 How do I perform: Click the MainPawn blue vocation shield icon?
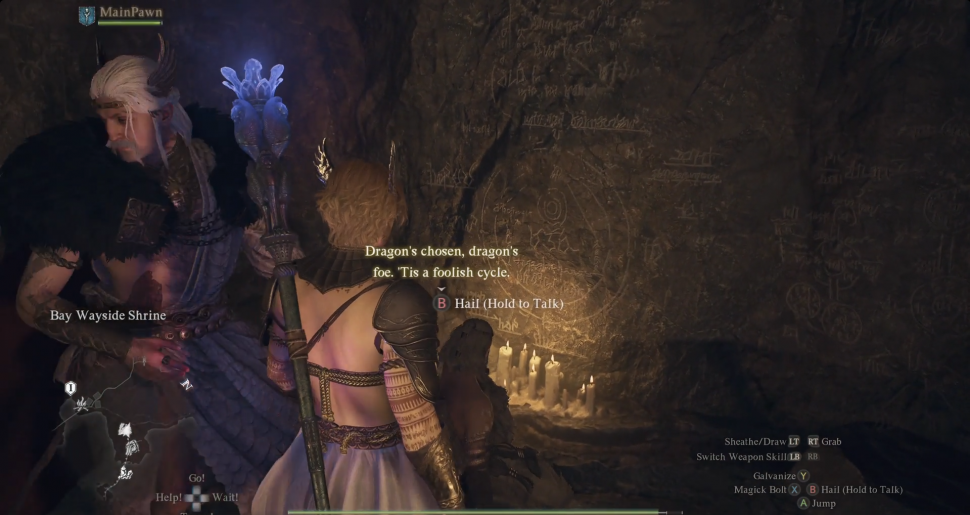click(87, 15)
